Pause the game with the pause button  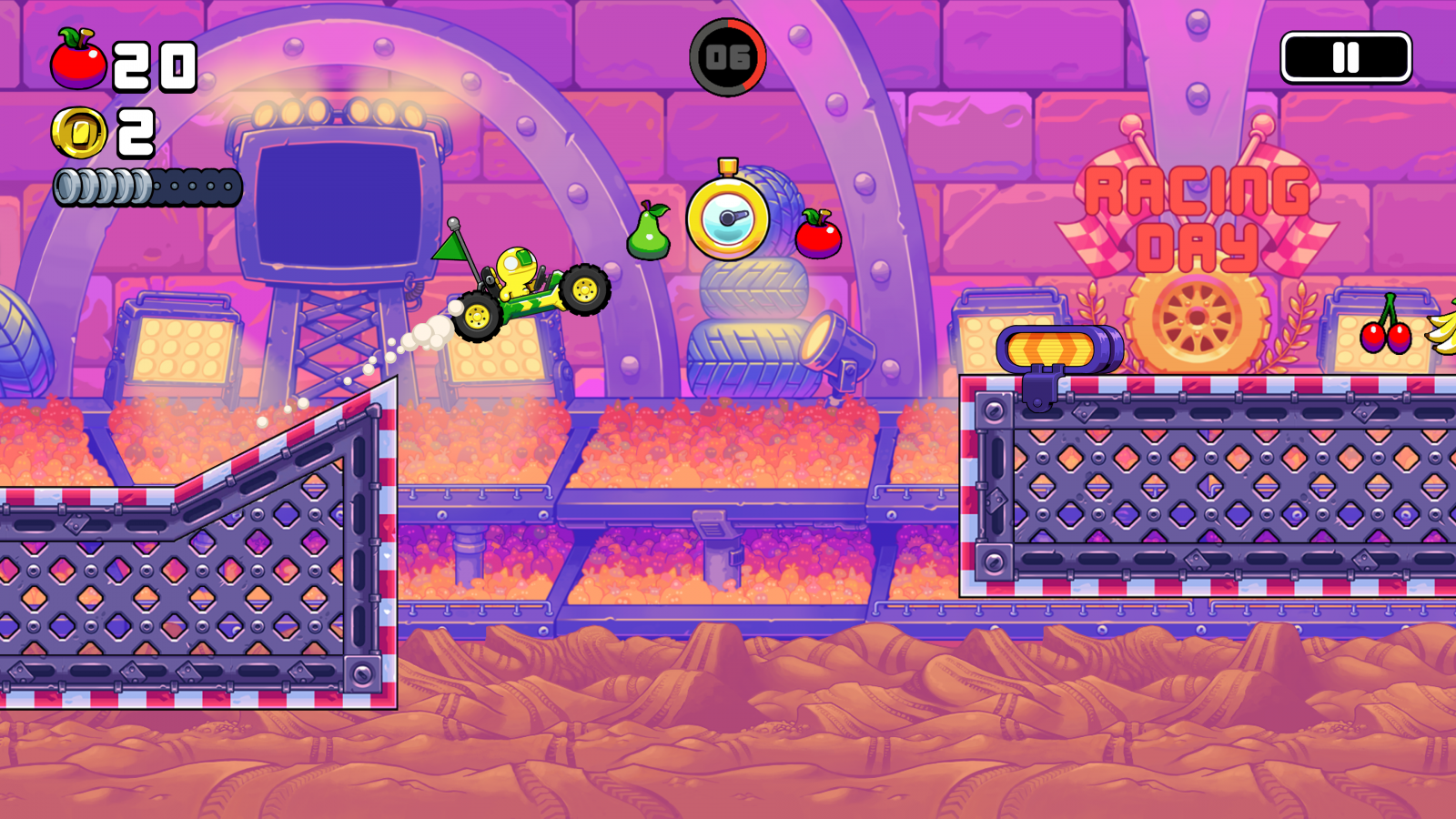point(1346,58)
